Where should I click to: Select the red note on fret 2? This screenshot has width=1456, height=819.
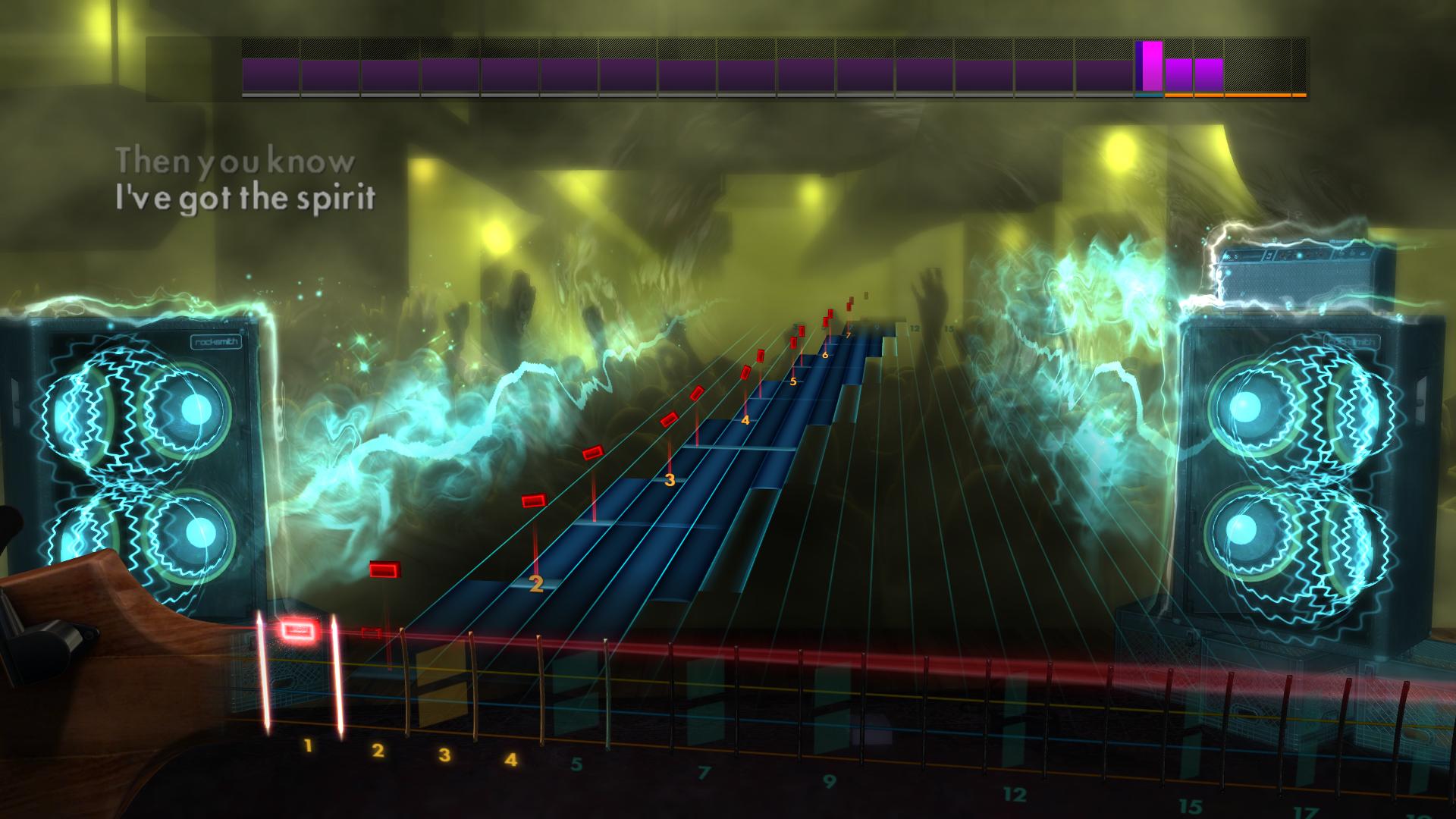pyautogui.click(x=535, y=500)
